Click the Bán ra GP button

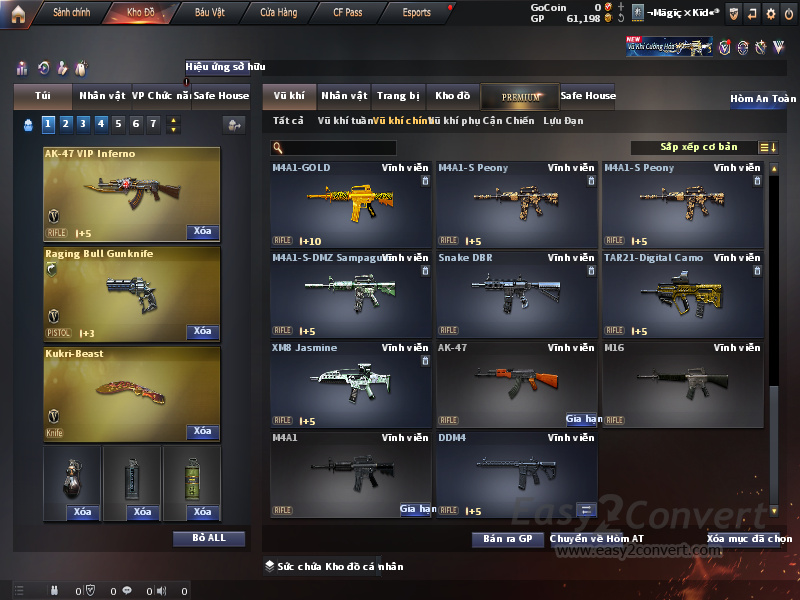pyautogui.click(x=507, y=539)
